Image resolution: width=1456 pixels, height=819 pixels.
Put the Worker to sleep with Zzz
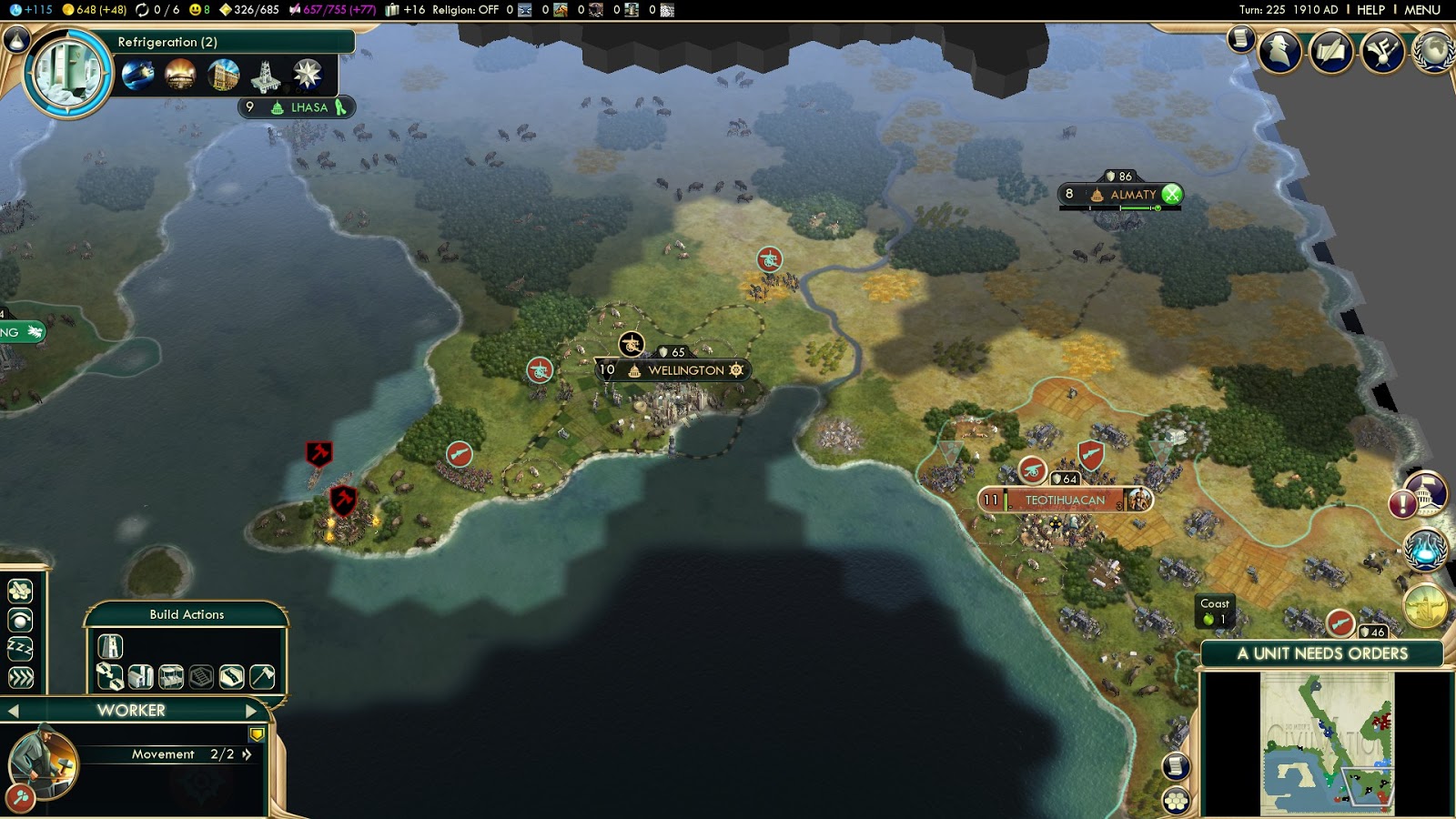(x=20, y=647)
